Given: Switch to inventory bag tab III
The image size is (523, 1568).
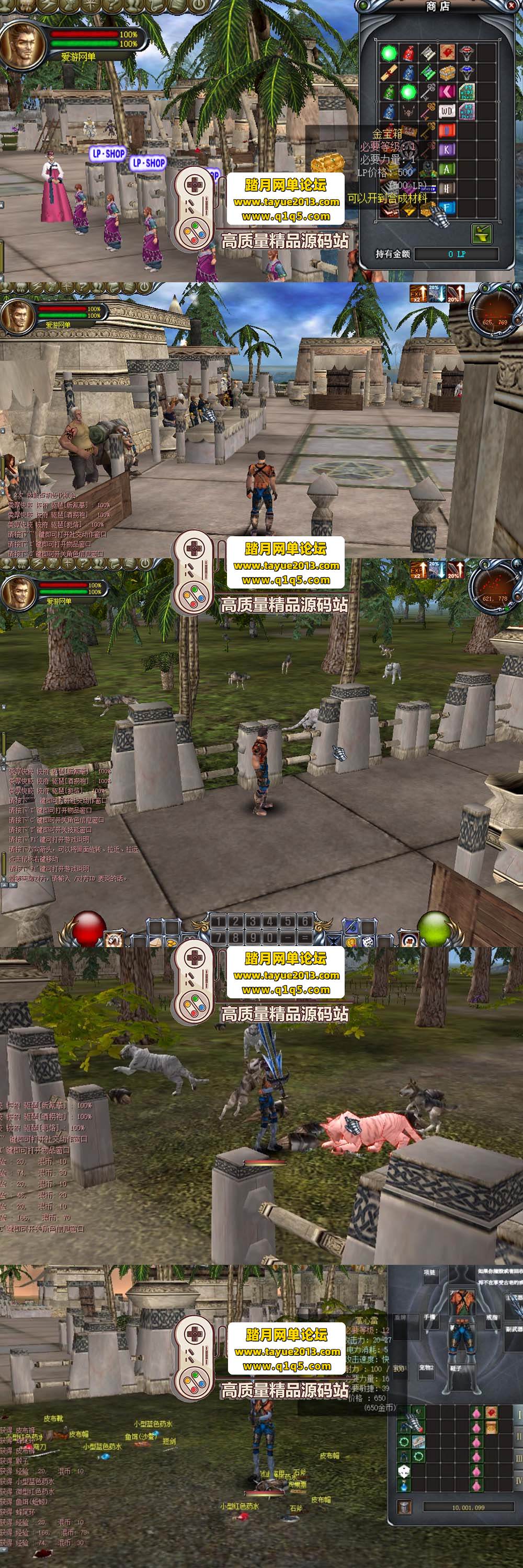Looking at the screenshot, I should click(519, 1458).
